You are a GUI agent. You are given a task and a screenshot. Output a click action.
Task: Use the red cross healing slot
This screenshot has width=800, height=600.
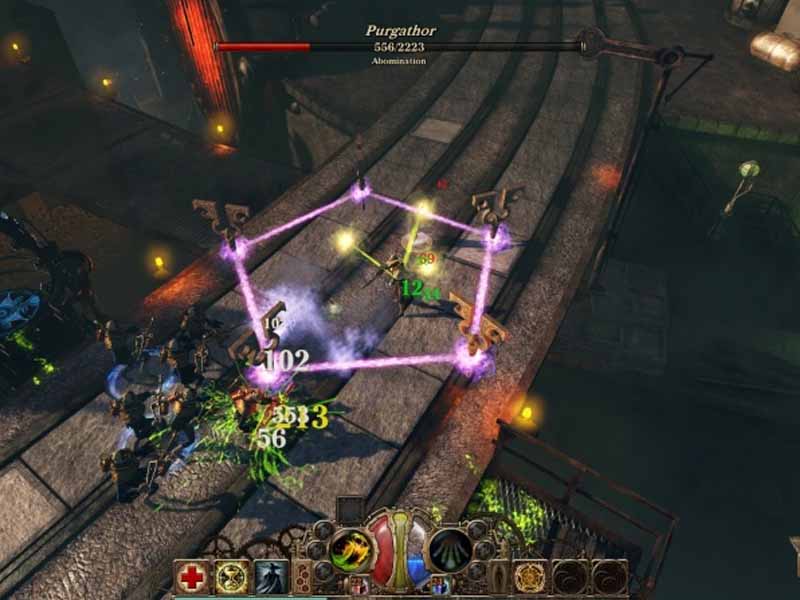tap(191, 577)
